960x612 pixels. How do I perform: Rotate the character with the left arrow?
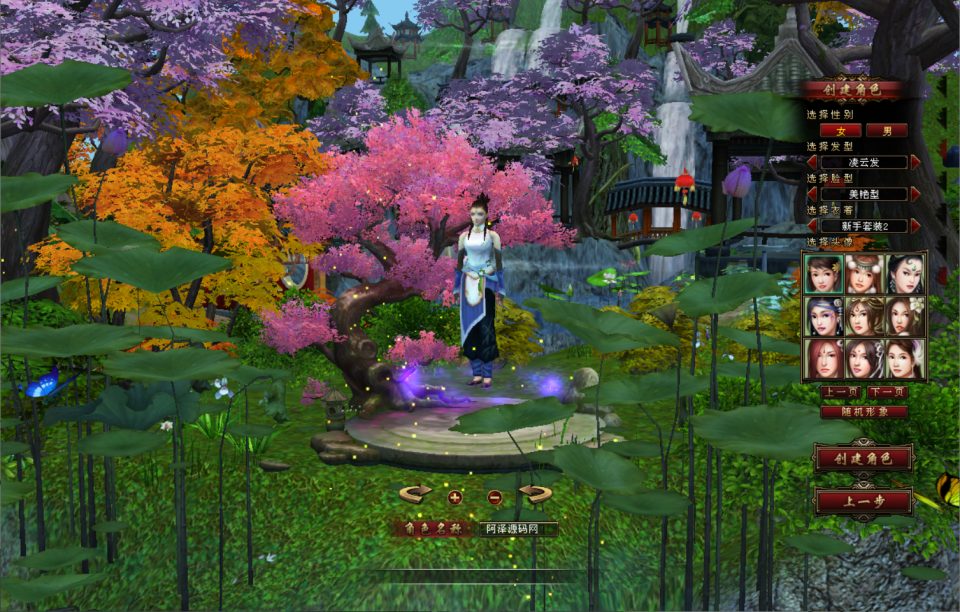point(415,494)
